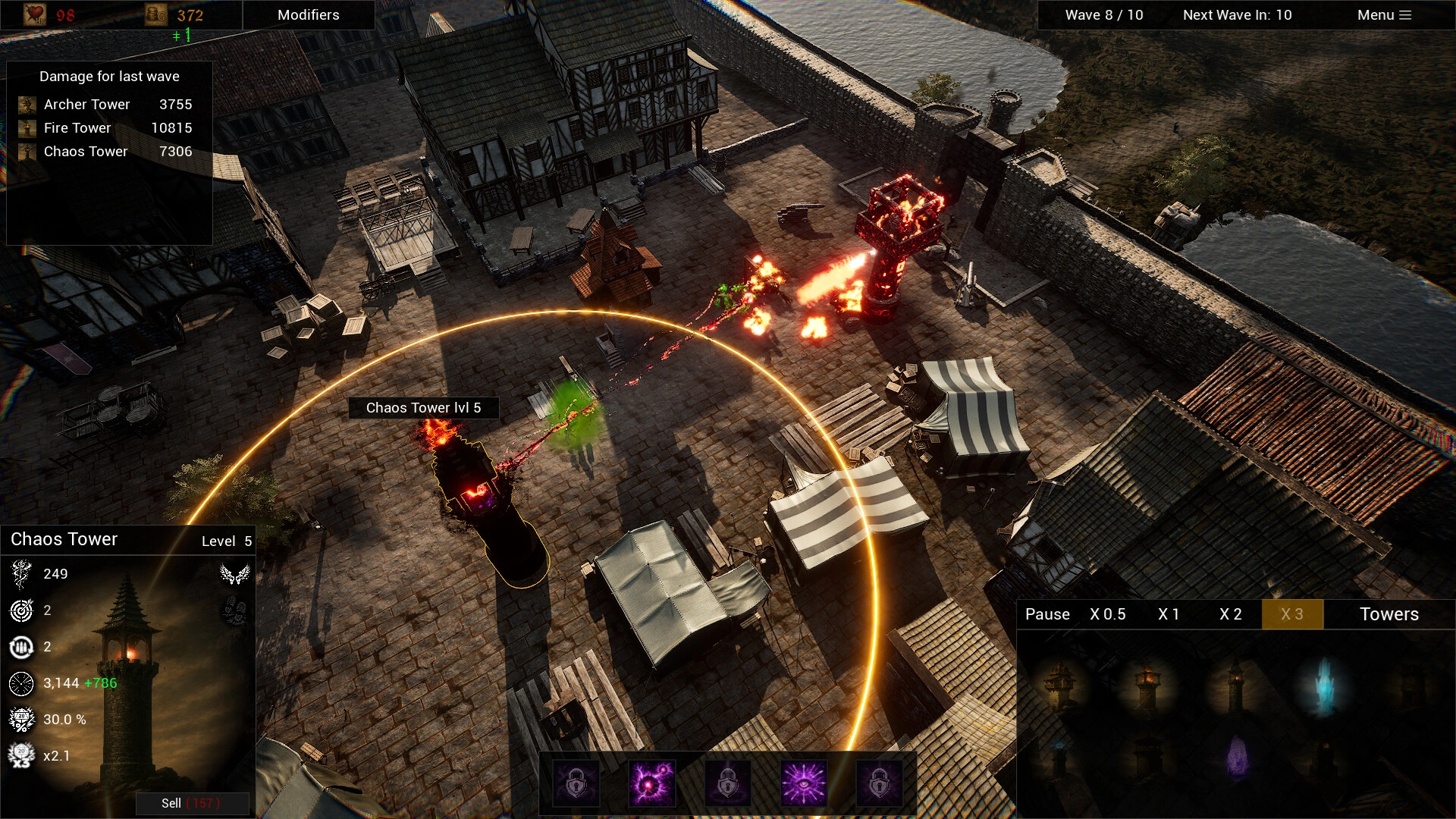Activate the purple chaos orb ability
The image size is (1456, 819).
(x=650, y=783)
